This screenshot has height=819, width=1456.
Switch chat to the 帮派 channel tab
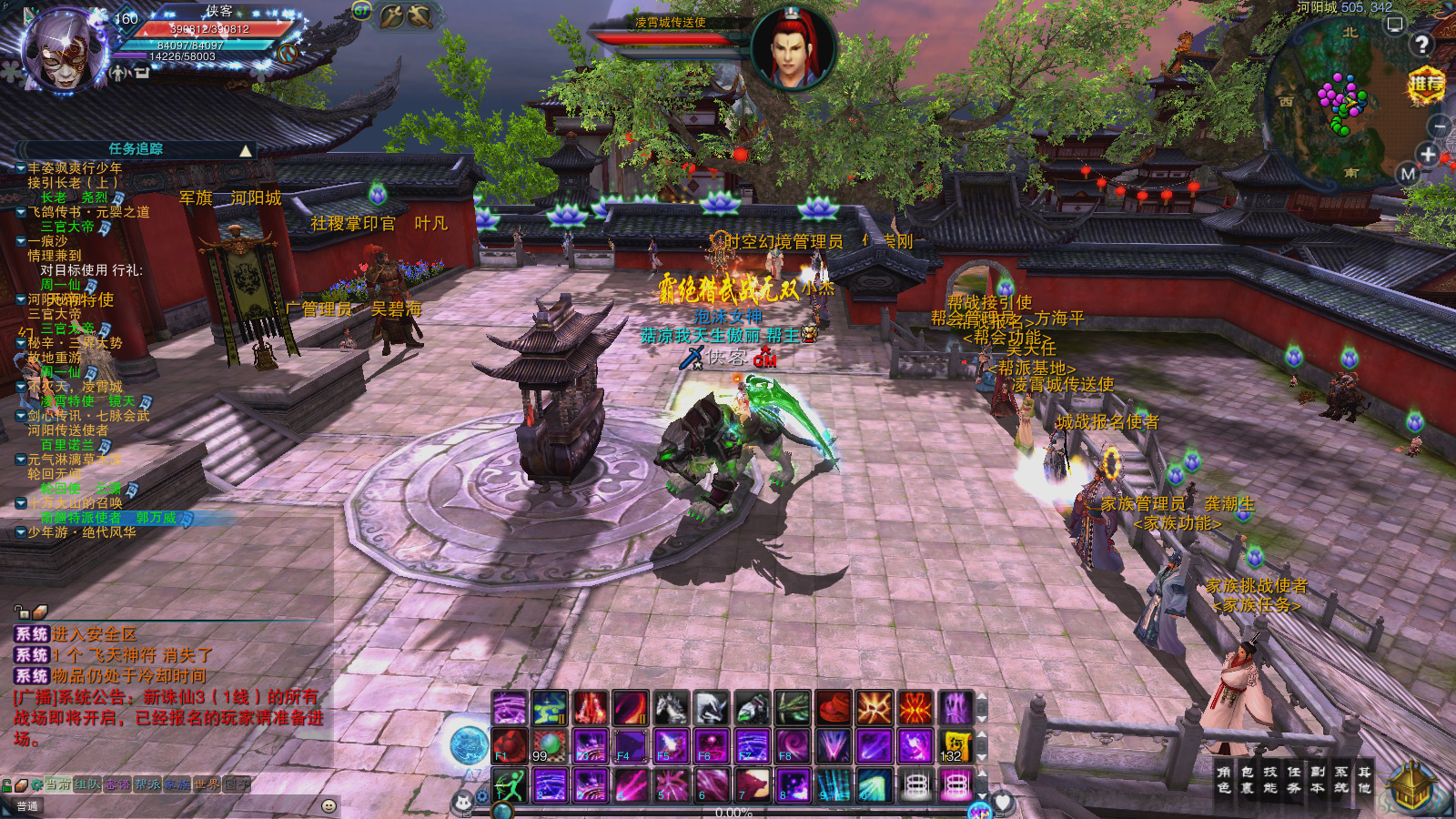coord(147,784)
